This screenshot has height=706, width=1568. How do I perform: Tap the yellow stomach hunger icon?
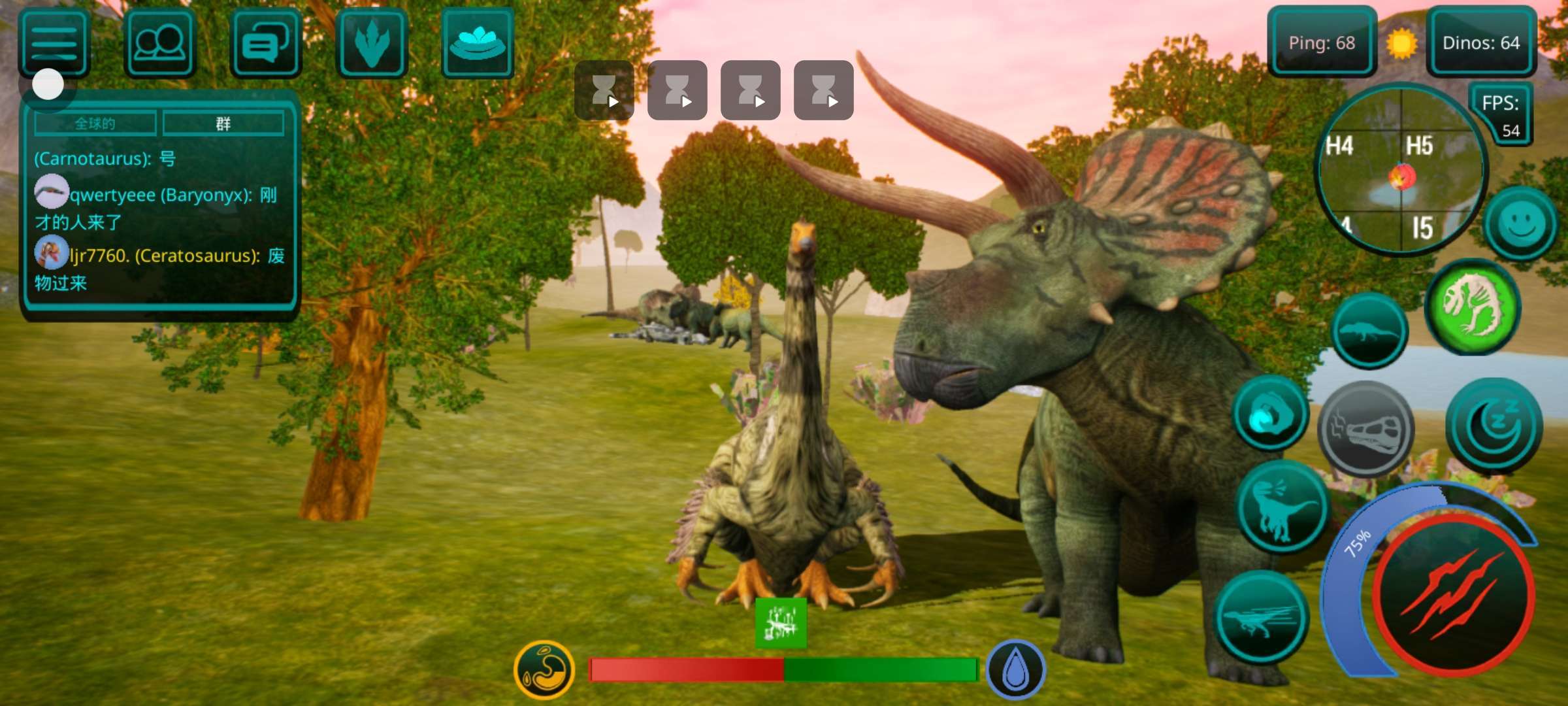544,670
